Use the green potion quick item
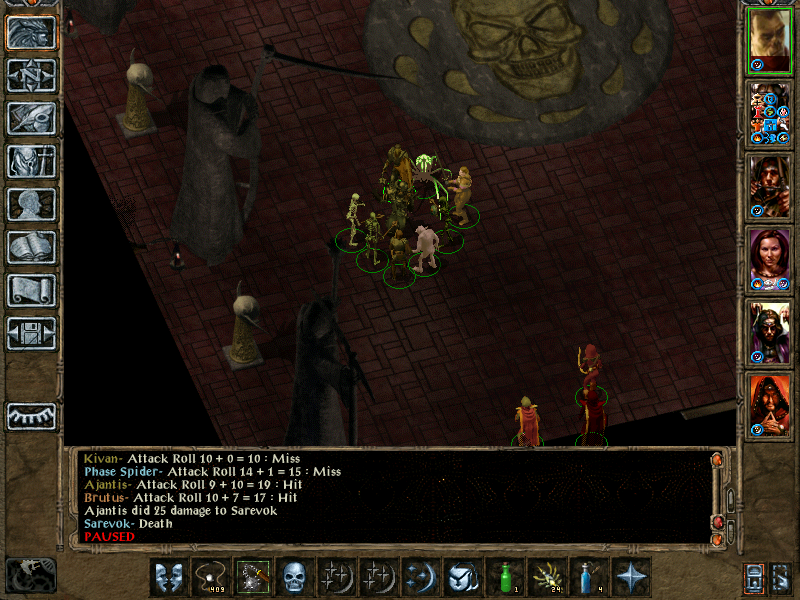 pyautogui.click(x=505, y=577)
